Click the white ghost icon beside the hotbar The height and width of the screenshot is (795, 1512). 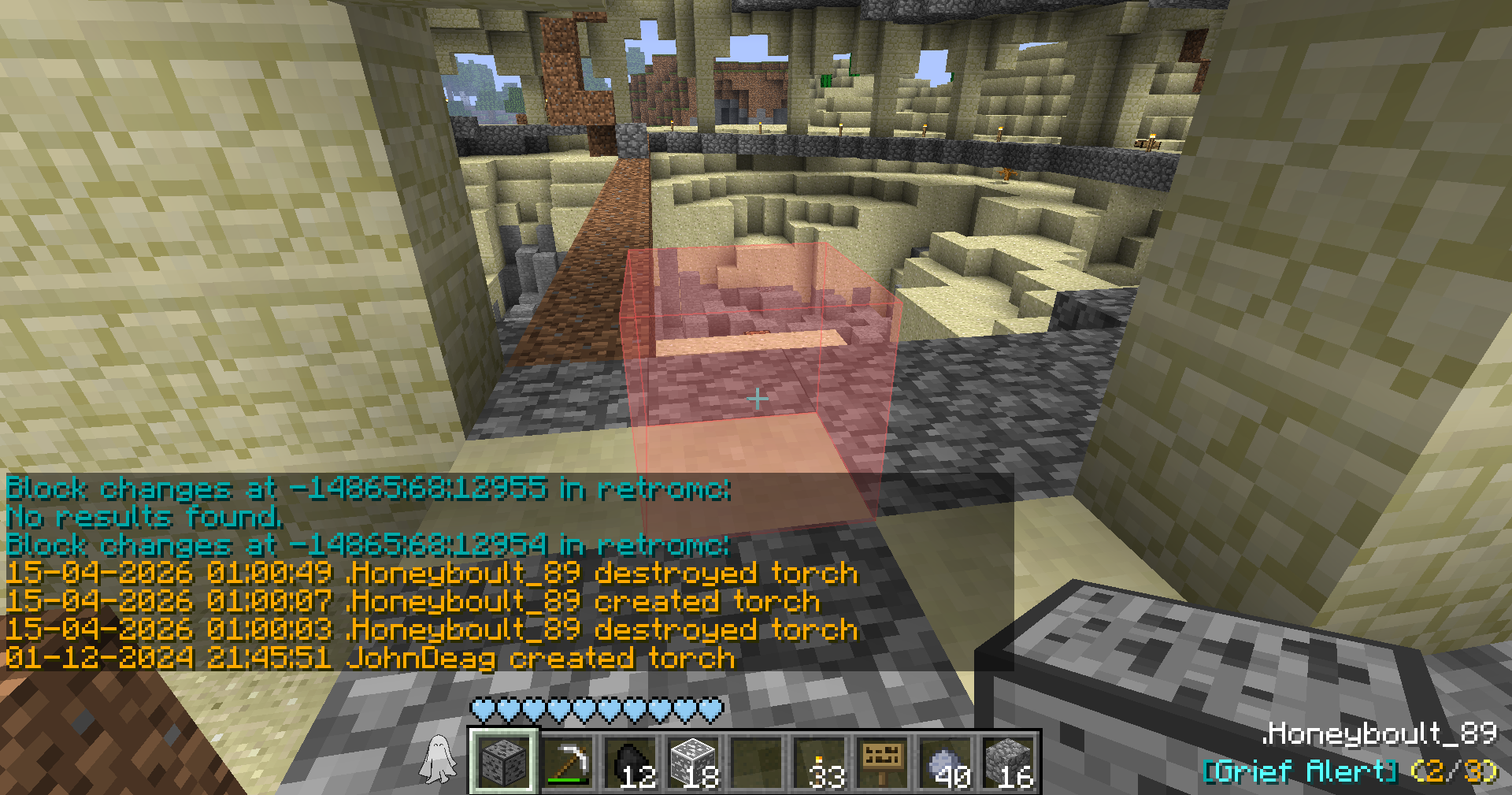437,760
